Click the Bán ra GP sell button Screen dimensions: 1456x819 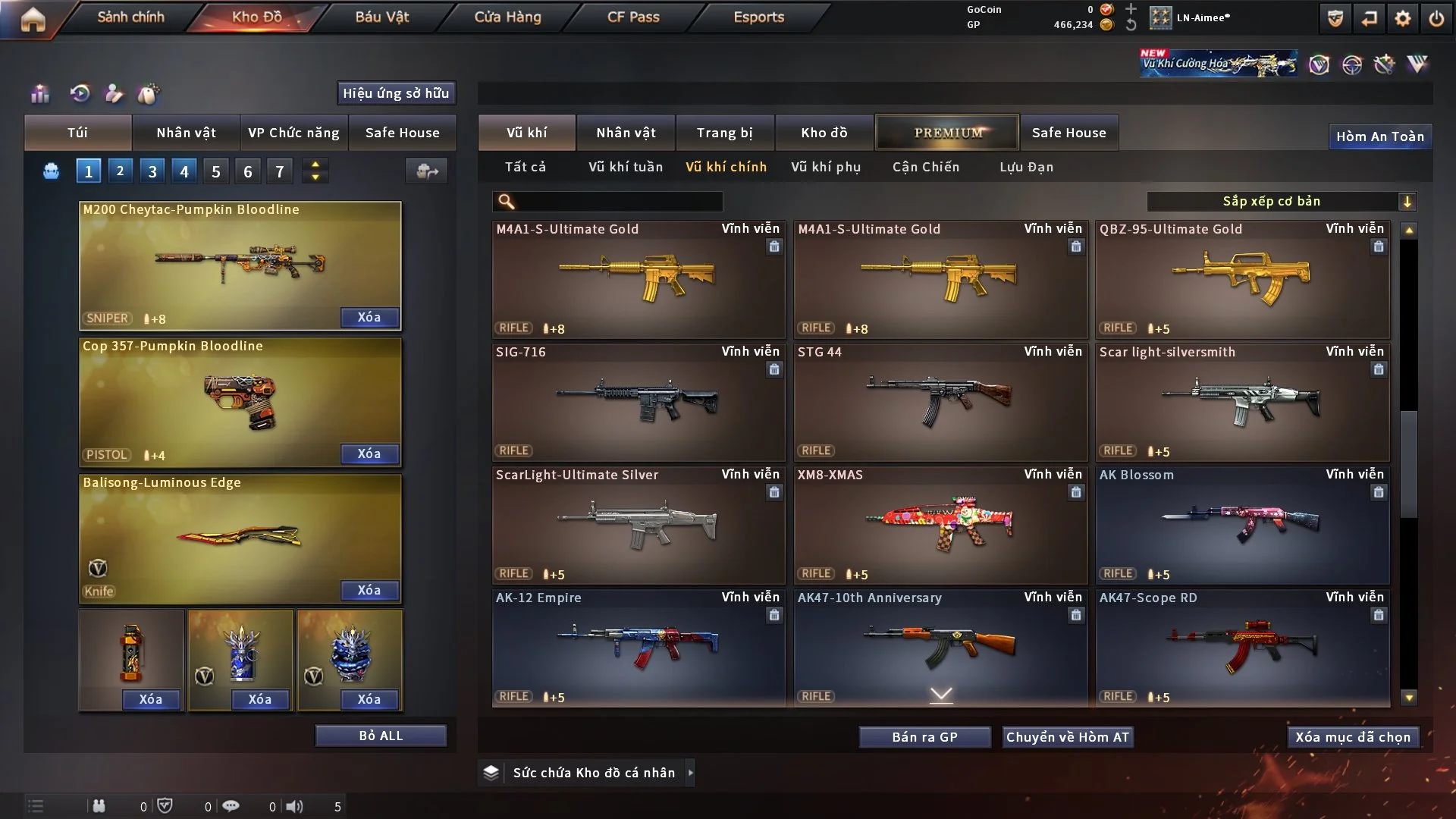(x=924, y=737)
